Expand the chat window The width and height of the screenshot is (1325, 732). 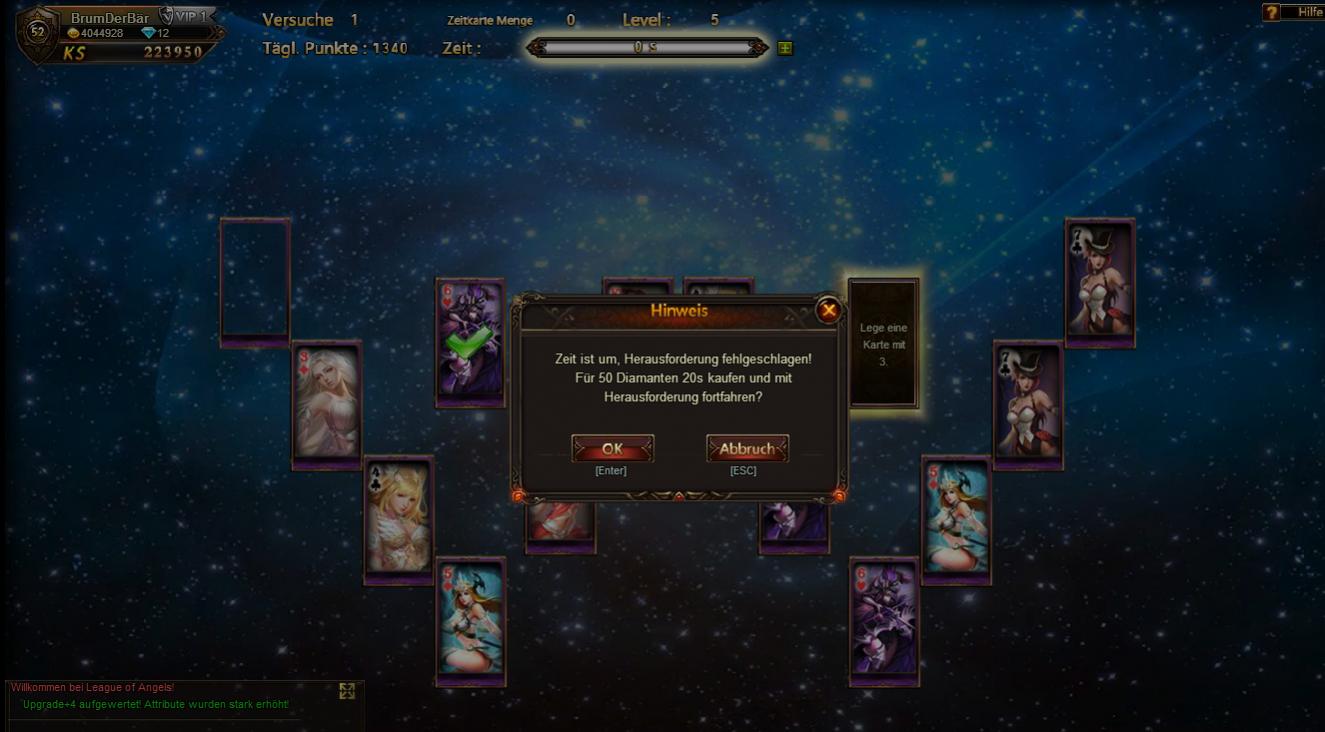[x=347, y=691]
